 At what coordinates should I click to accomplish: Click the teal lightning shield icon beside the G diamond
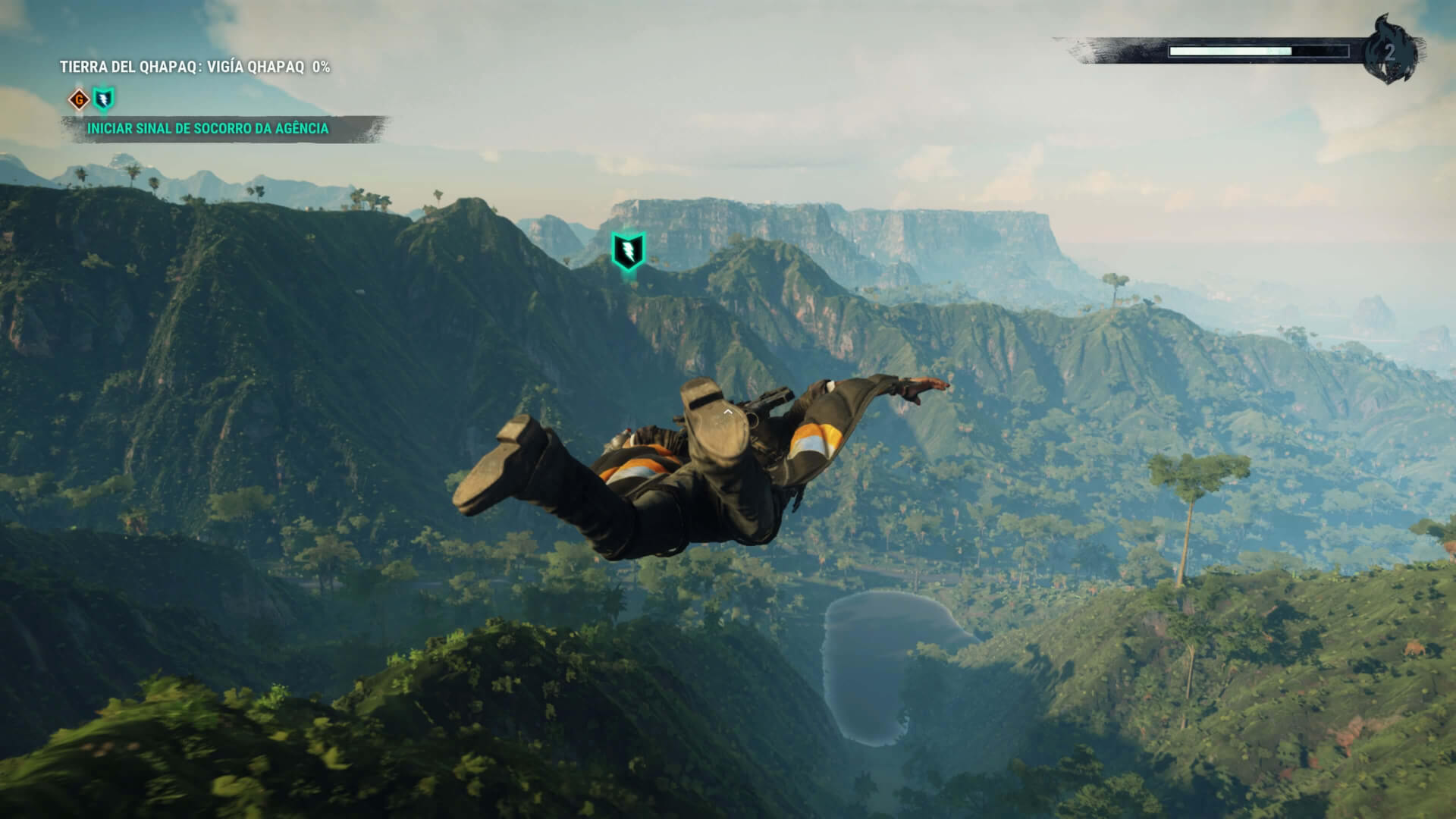click(104, 99)
